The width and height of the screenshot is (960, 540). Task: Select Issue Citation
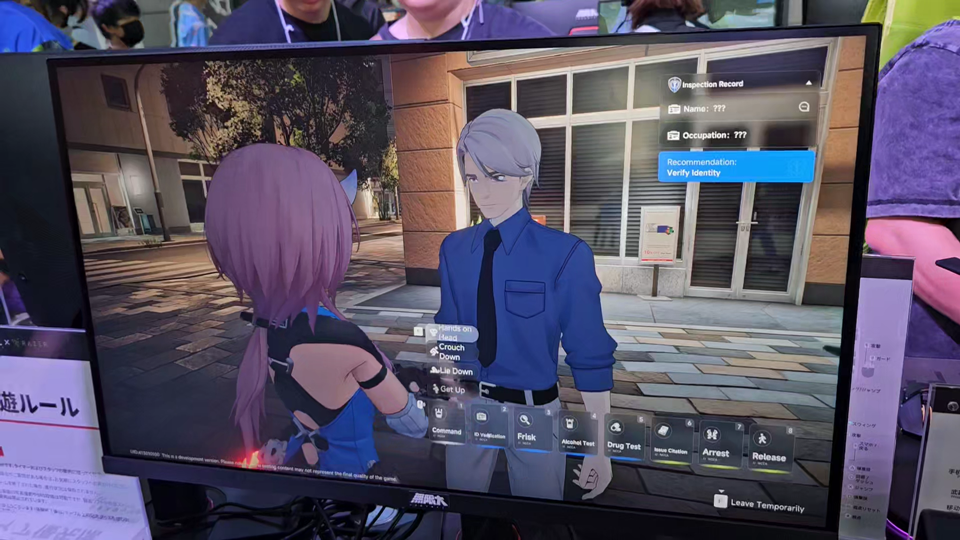(x=671, y=444)
